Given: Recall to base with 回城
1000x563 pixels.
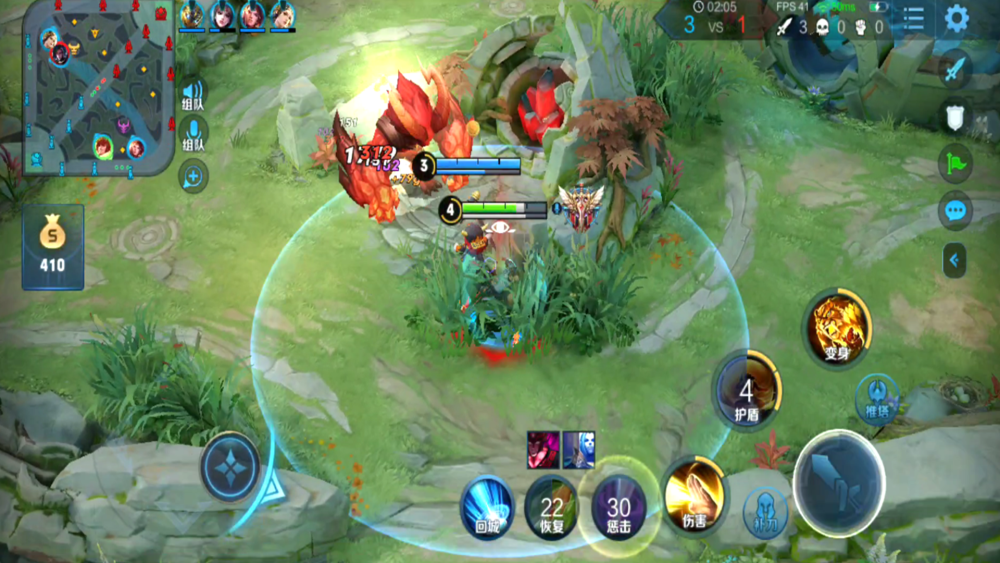Looking at the screenshot, I should pyautogui.click(x=488, y=507).
